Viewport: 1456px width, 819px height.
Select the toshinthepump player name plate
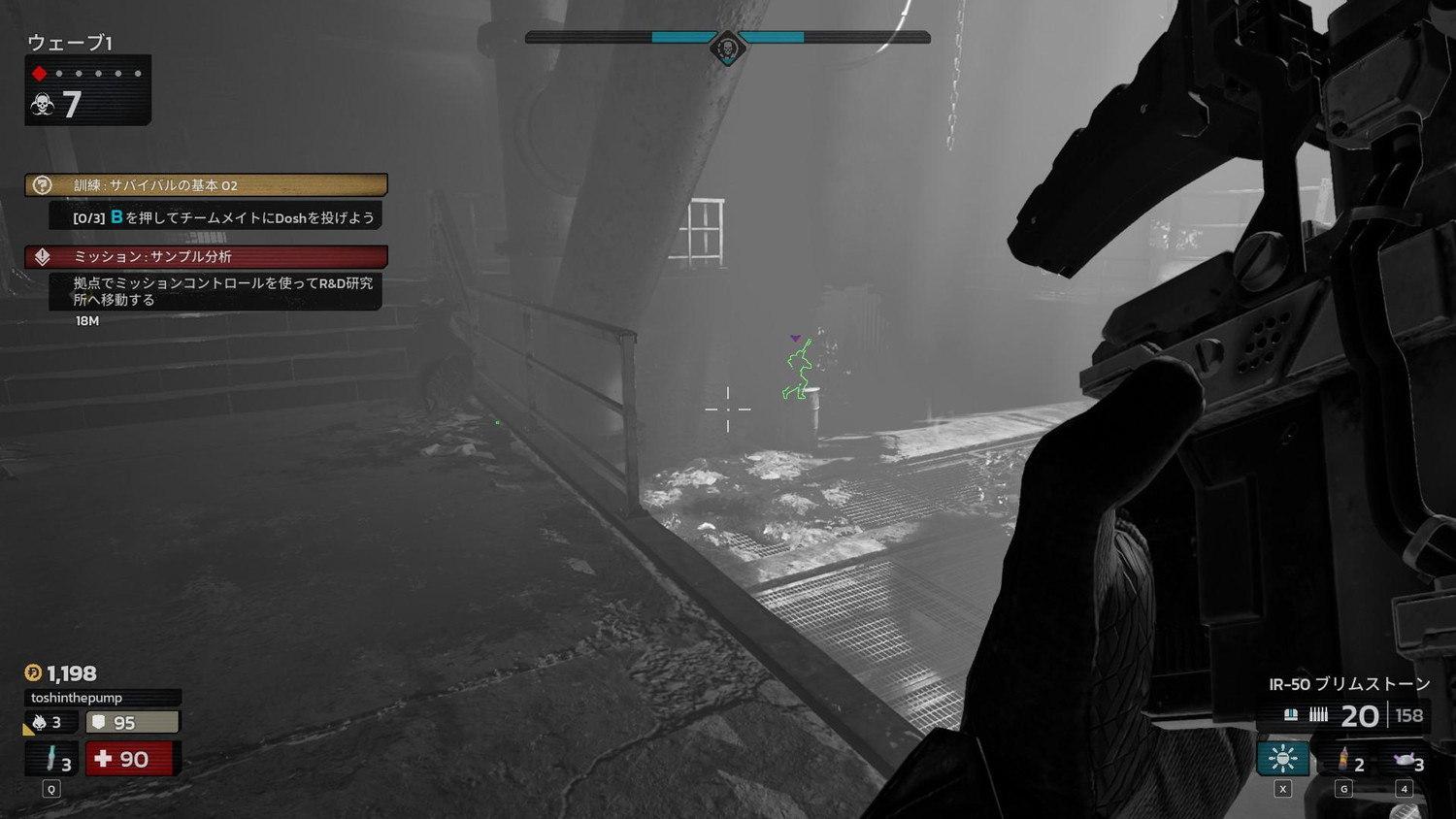[x=102, y=698]
